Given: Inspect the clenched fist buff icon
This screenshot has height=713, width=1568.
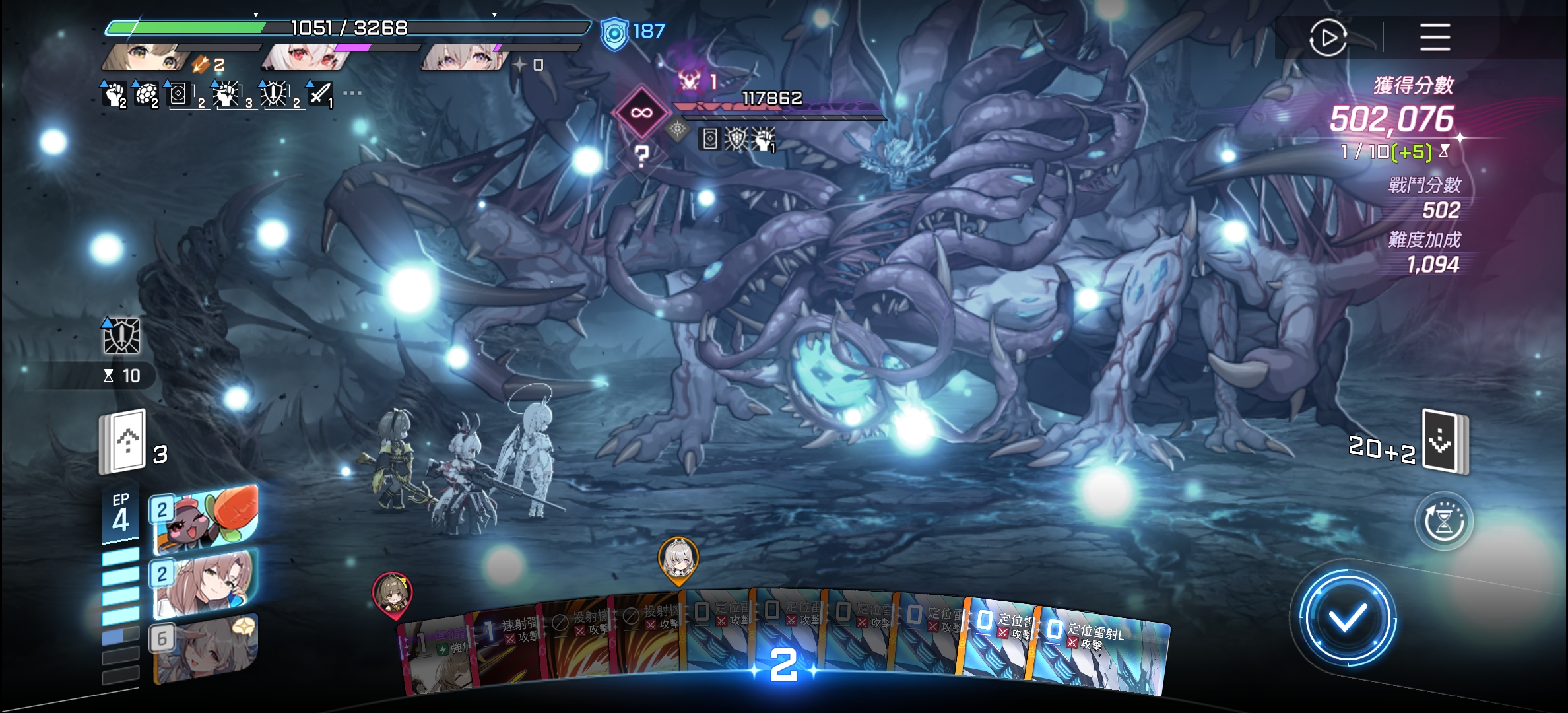Looking at the screenshot, I should coord(115,94).
